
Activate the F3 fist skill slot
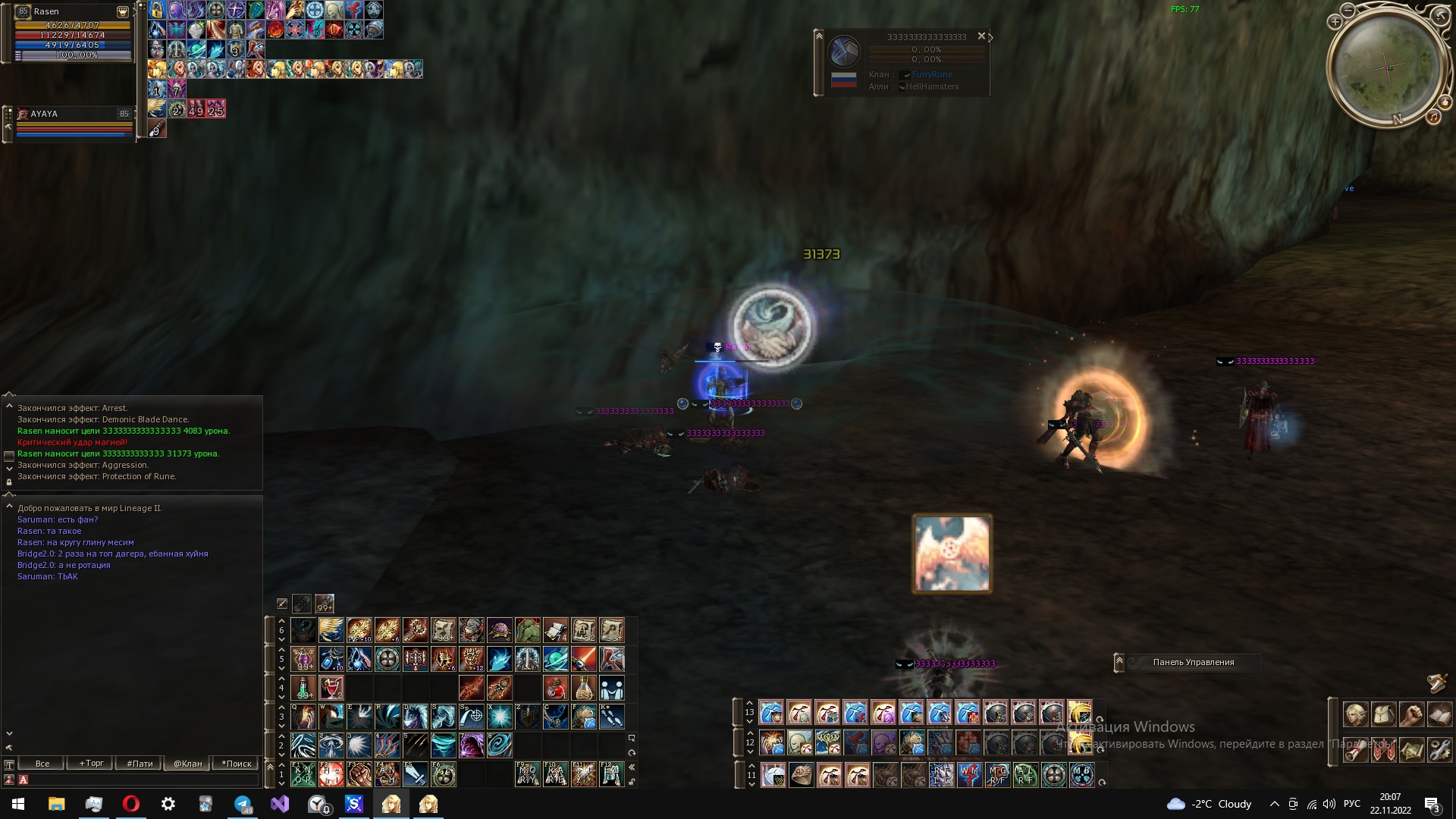(x=359, y=774)
